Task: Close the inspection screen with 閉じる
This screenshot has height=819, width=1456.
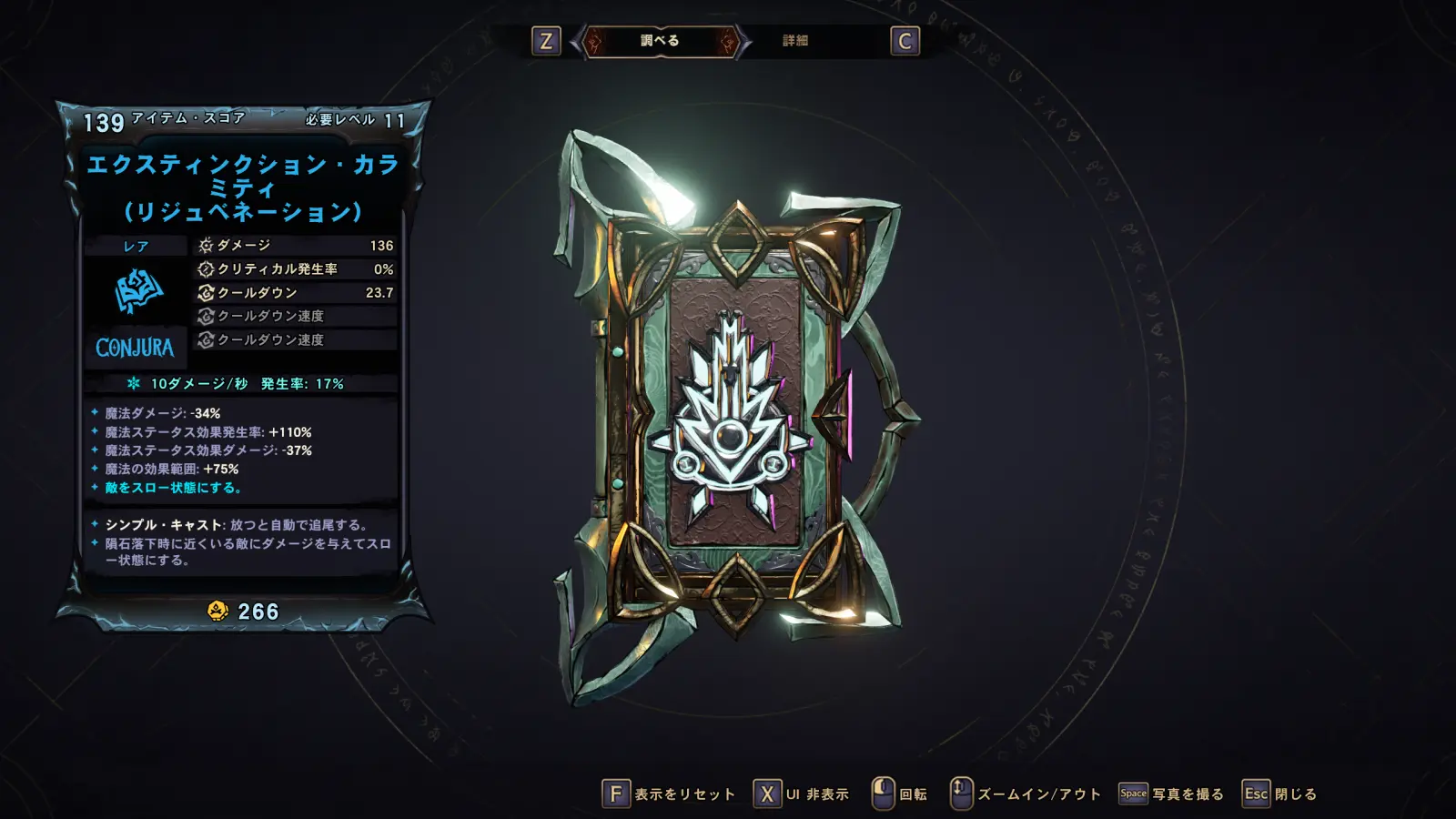Action: pyautogui.click(x=1280, y=794)
